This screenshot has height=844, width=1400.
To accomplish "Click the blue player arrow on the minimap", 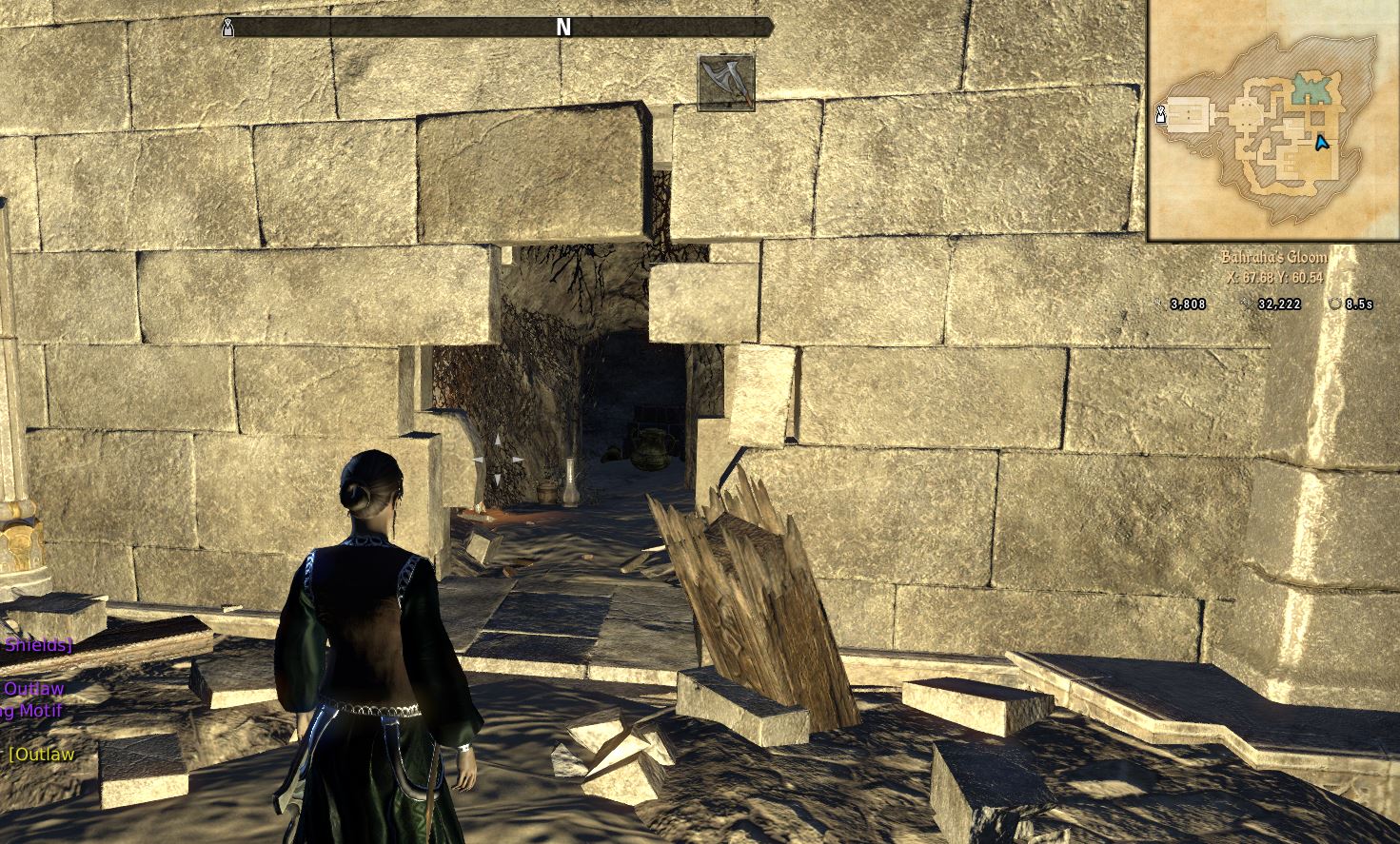I will pos(1320,144).
